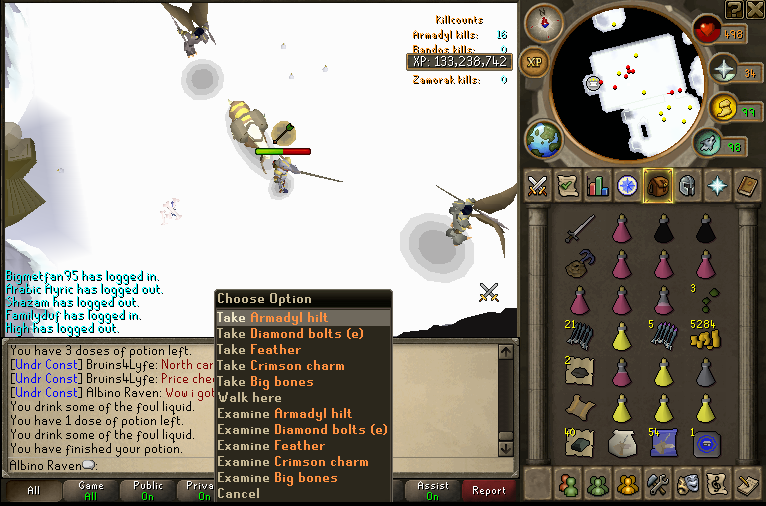The image size is (766, 506).
Task: Click the compass to face north
Action: tap(543, 21)
